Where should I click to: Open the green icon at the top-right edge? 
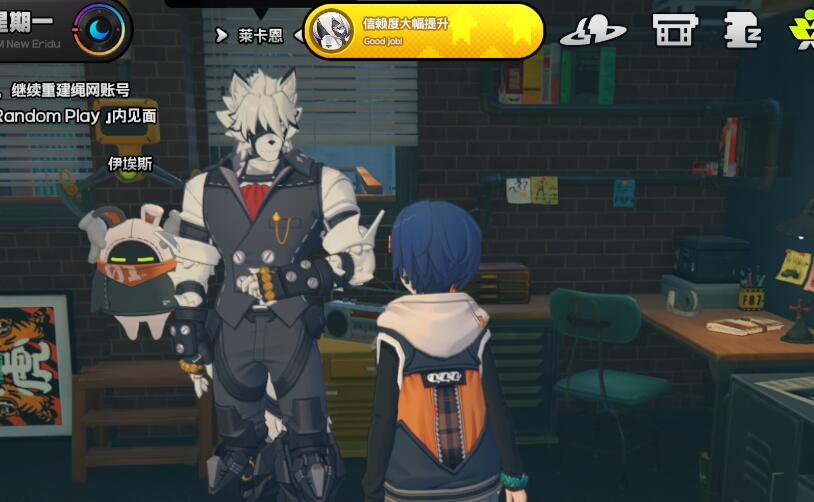[802, 29]
